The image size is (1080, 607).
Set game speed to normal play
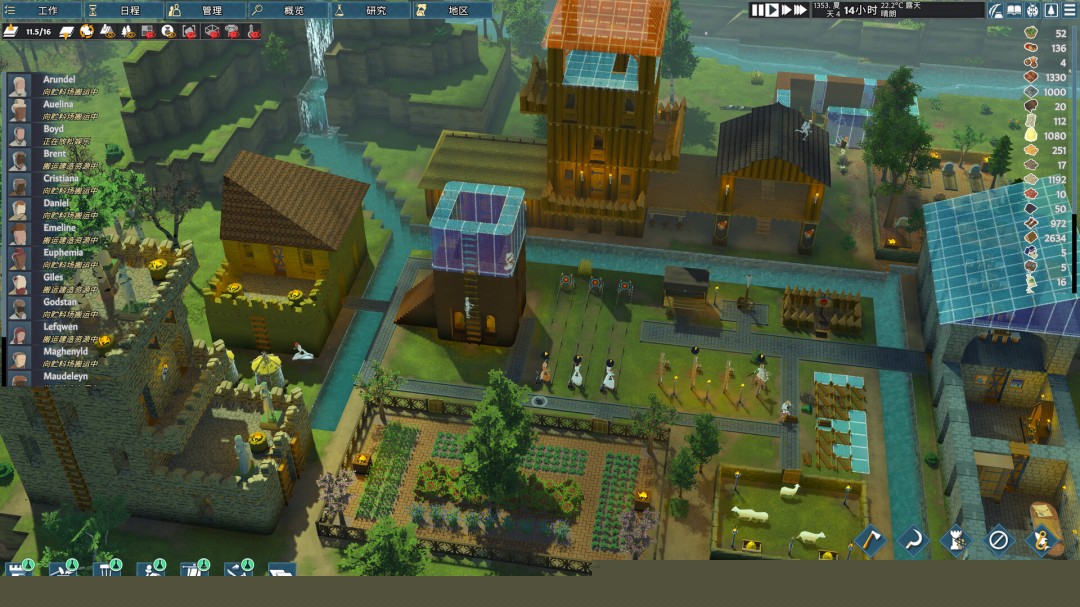(x=772, y=10)
